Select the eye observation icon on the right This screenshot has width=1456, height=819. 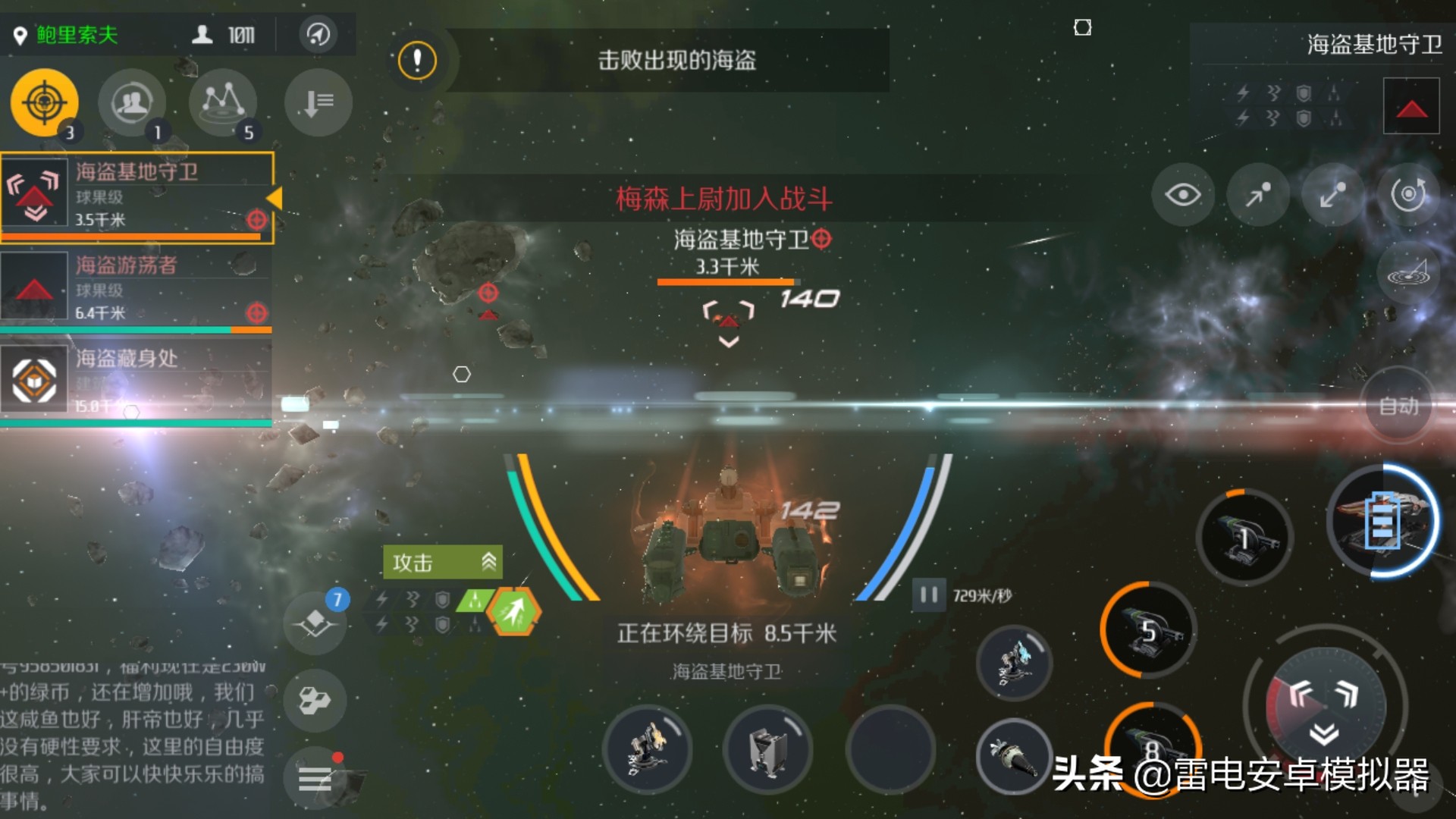pos(1183,196)
